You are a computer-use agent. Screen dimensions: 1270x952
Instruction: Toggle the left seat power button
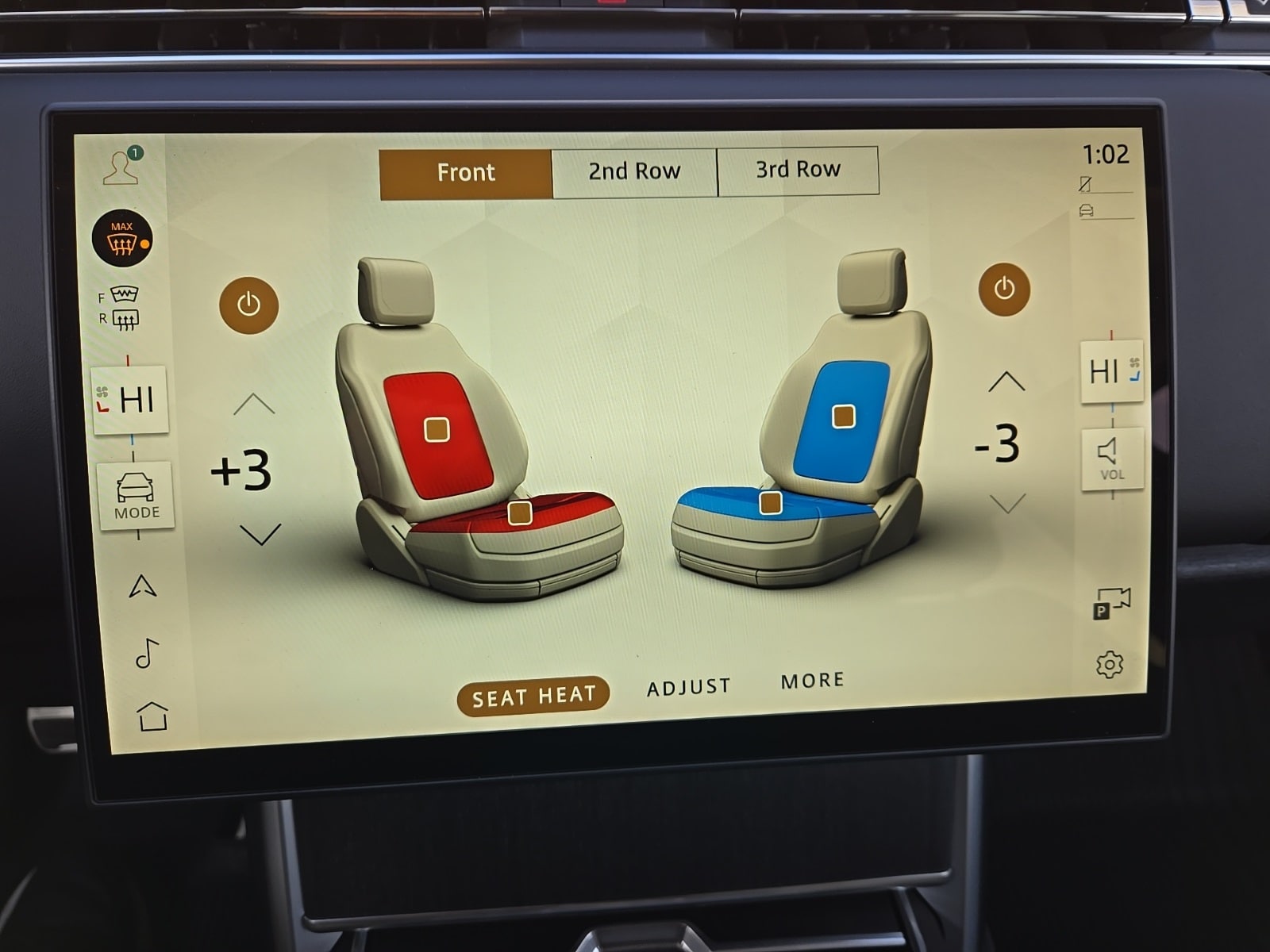point(248,305)
